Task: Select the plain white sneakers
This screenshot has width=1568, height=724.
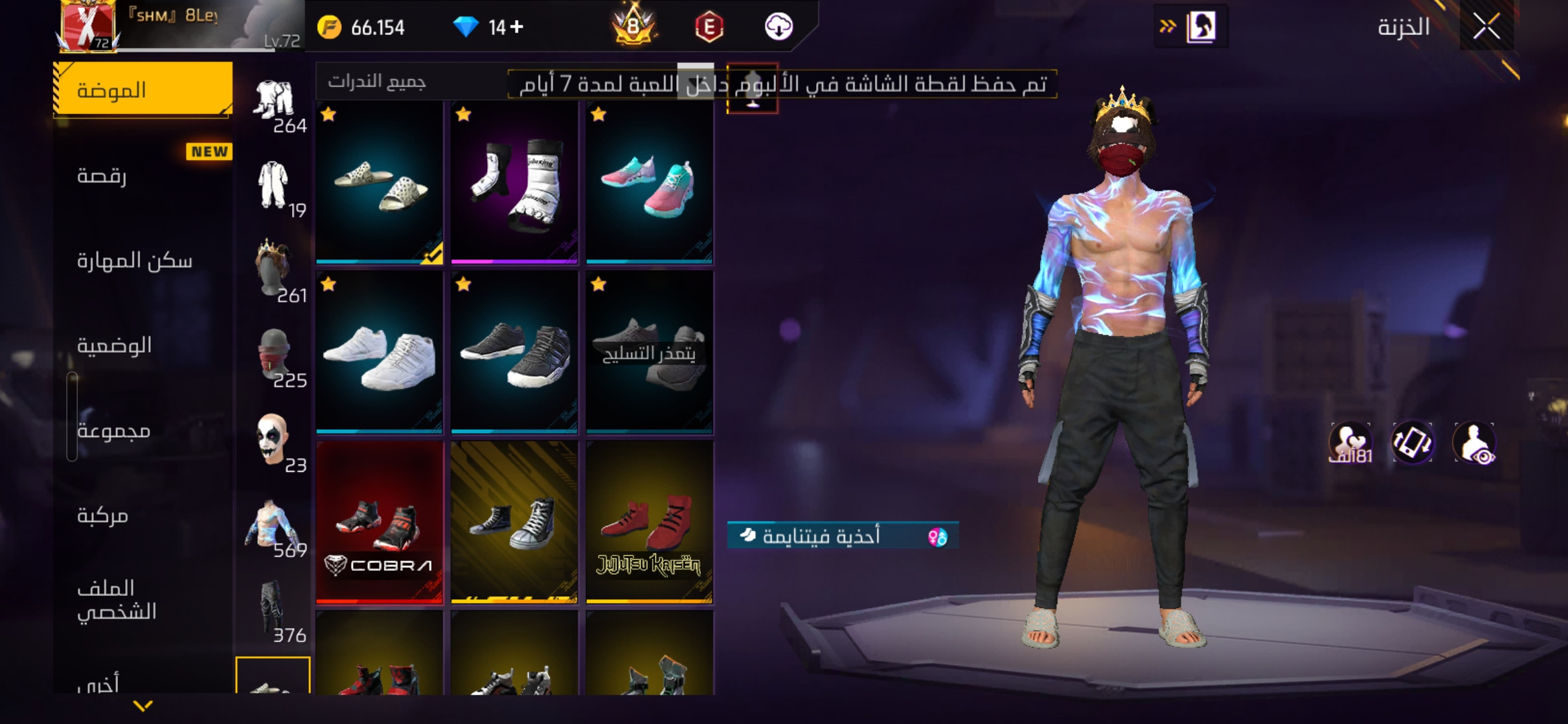Action: (379, 353)
